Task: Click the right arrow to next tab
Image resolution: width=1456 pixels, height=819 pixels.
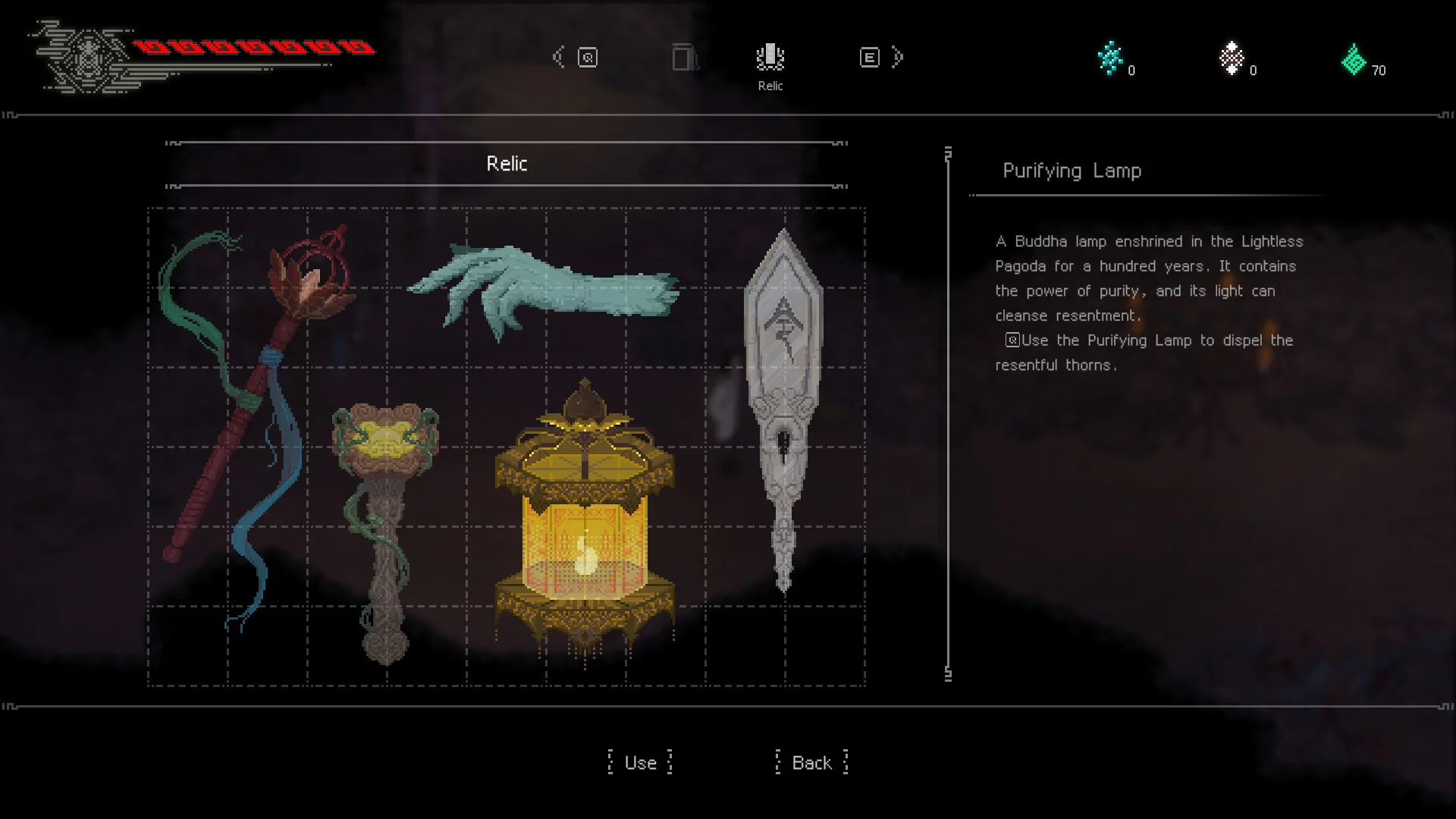Action: pyautogui.click(x=898, y=58)
